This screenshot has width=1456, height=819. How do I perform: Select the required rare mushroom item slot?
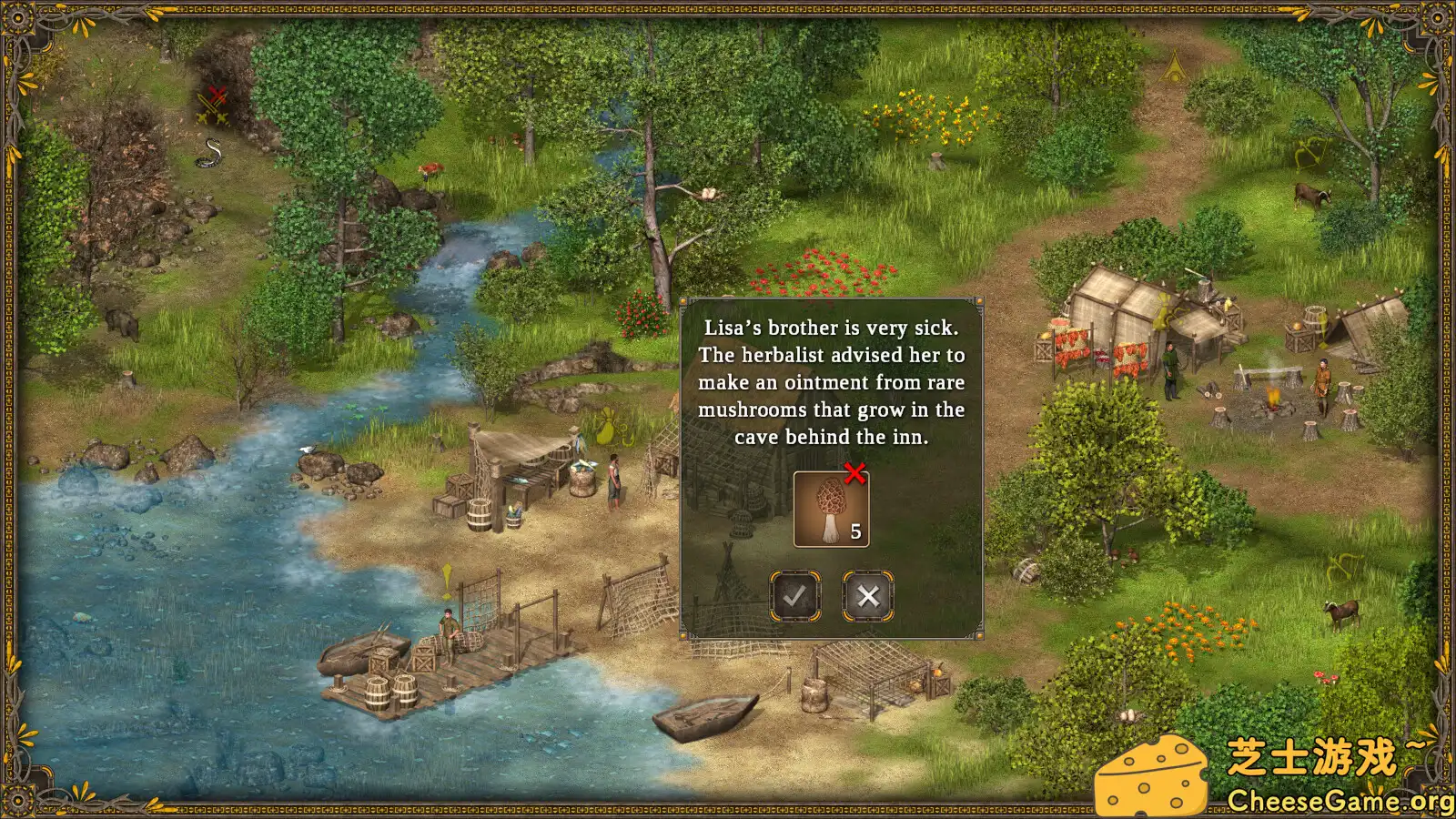(x=831, y=510)
